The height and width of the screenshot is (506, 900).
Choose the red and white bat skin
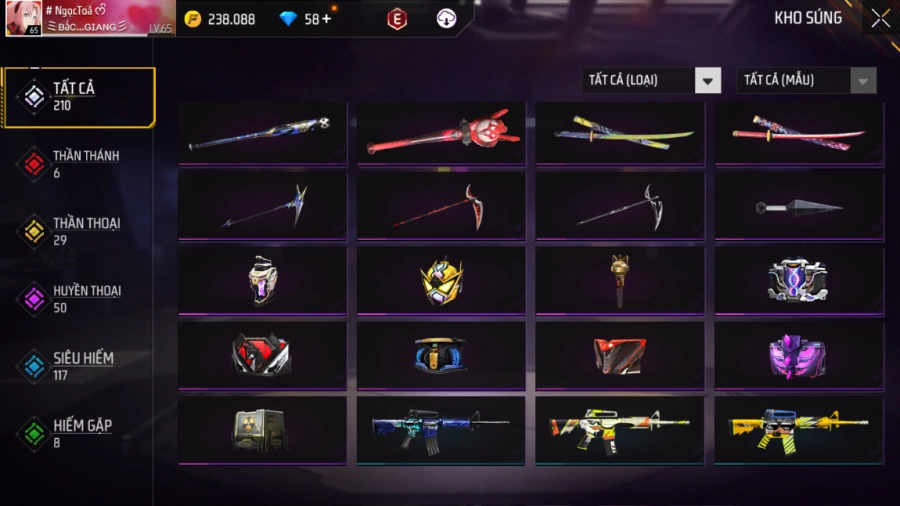[442, 133]
